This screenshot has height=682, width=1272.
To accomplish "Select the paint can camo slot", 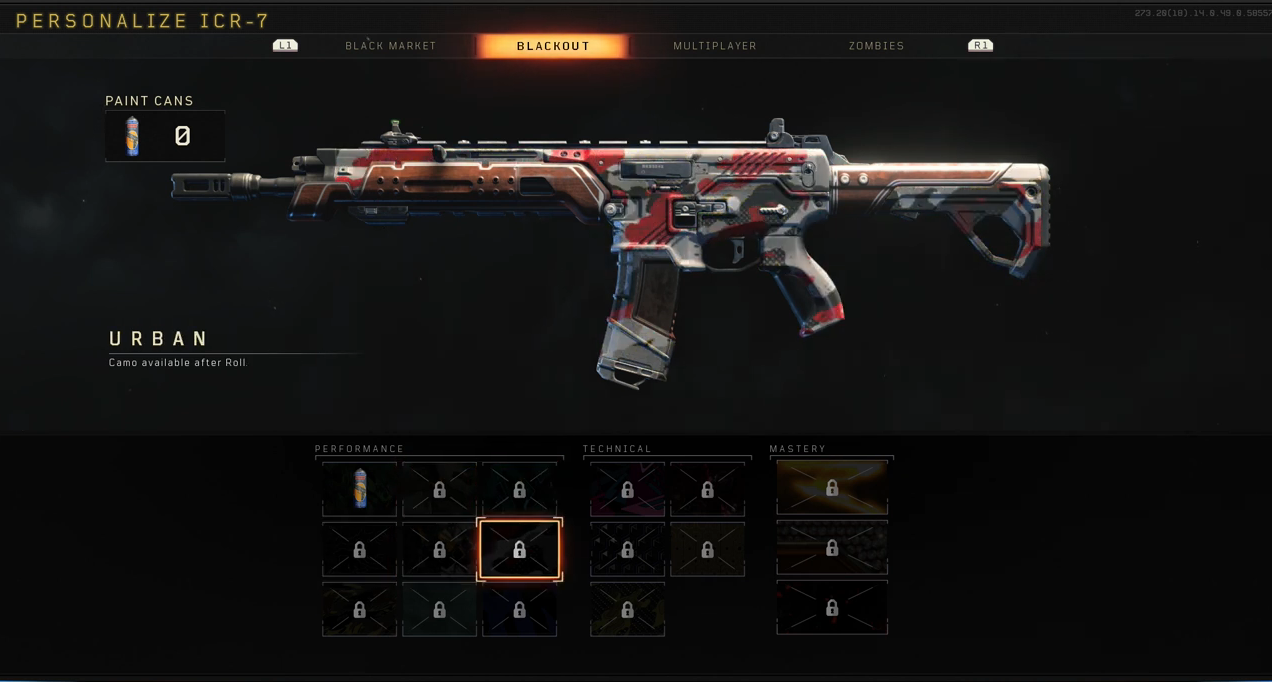I will tap(360, 489).
